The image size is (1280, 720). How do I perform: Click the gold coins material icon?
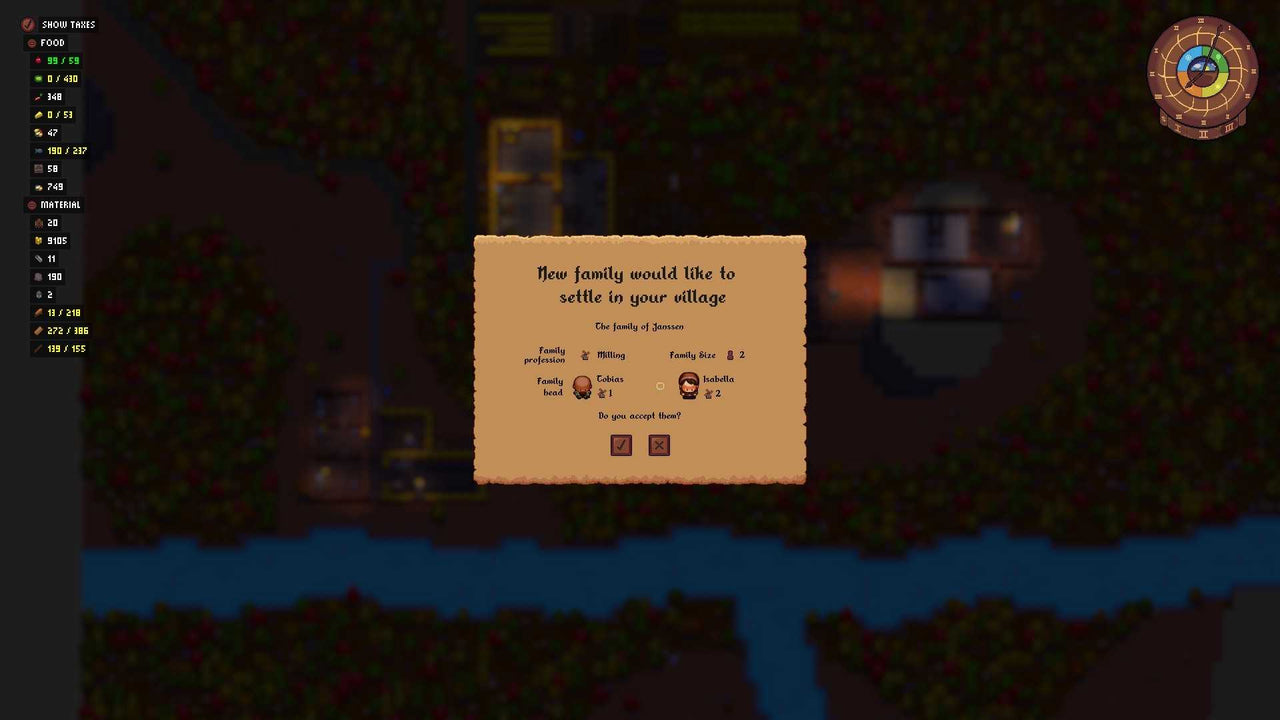click(38, 240)
